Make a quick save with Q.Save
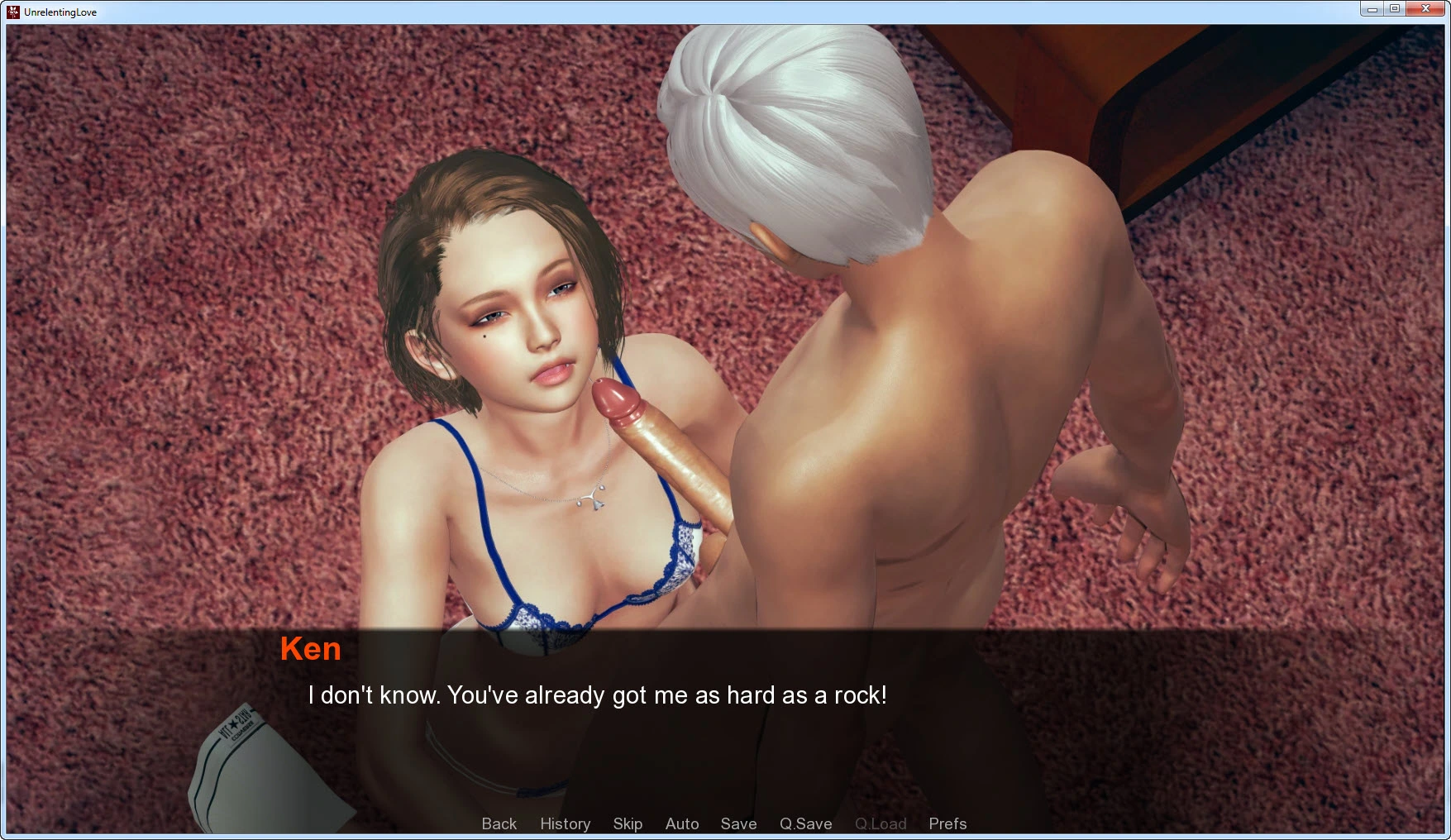The width and height of the screenshot is (1451, 840). tap(805, 823)
